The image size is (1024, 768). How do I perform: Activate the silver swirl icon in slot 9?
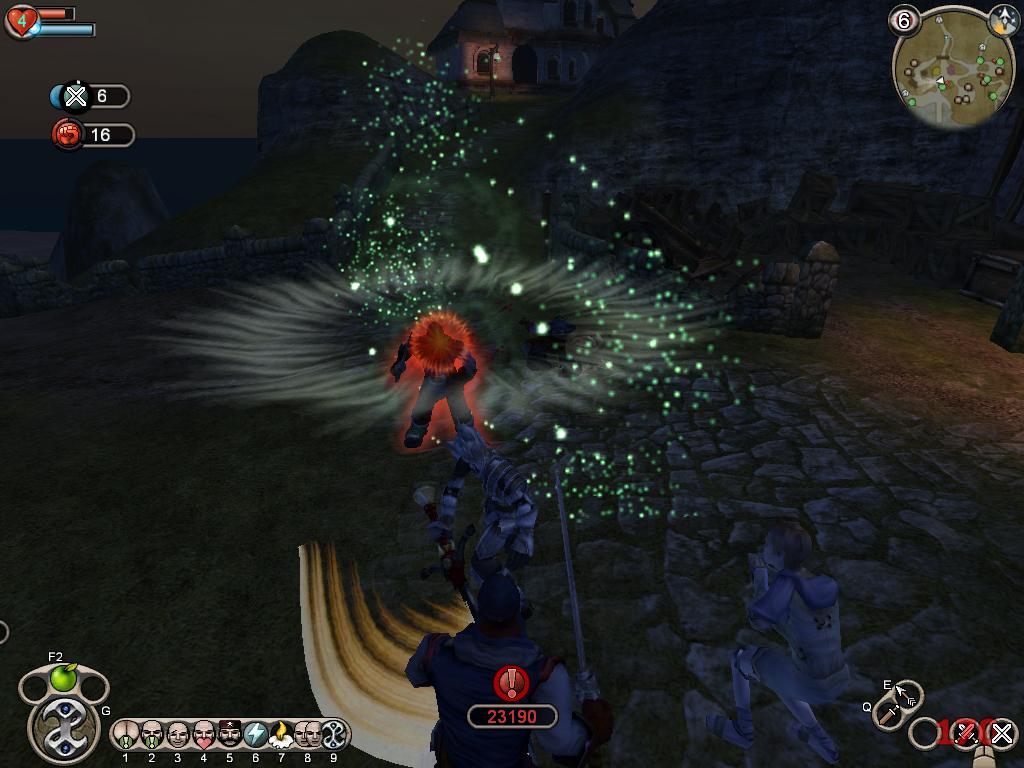(333, 735)
